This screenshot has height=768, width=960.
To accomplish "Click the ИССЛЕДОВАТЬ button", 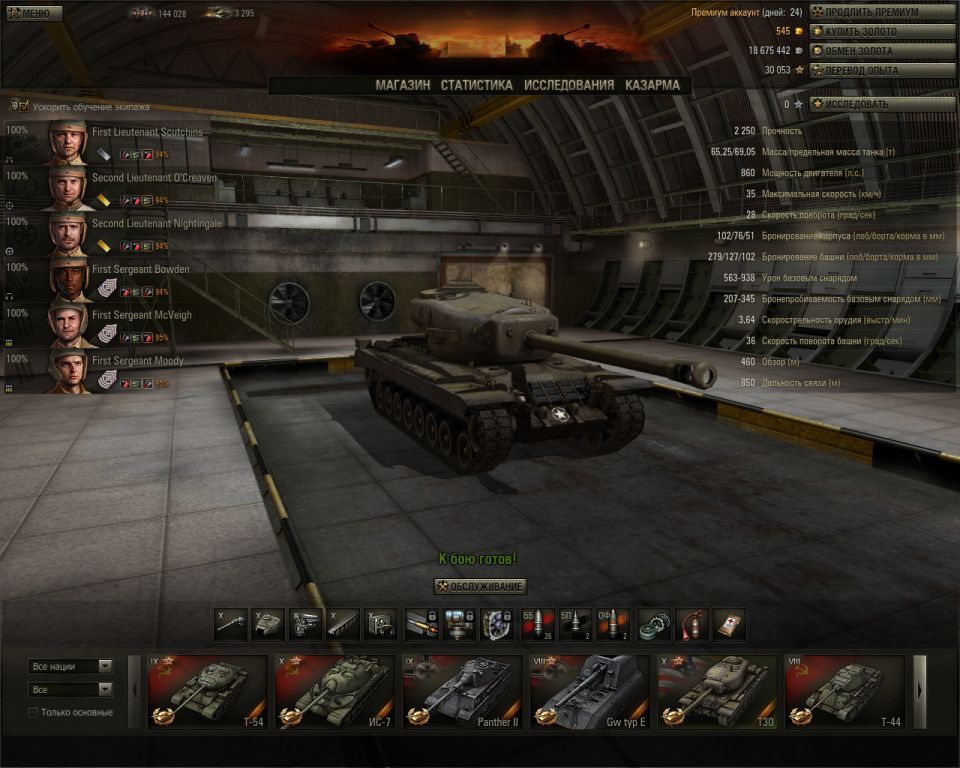I will [x=883, y=103].
